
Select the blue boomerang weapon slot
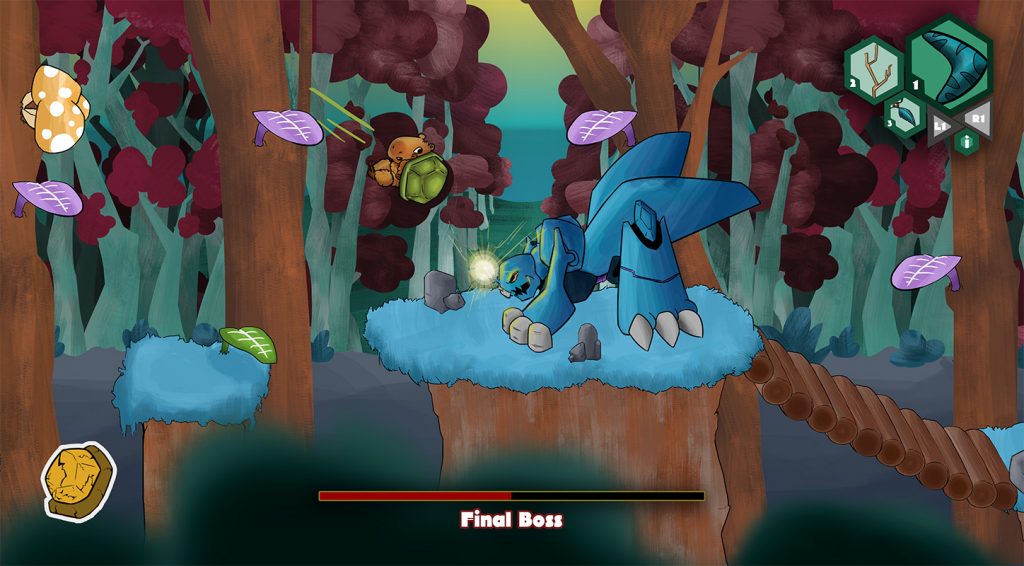click(949, 63)
